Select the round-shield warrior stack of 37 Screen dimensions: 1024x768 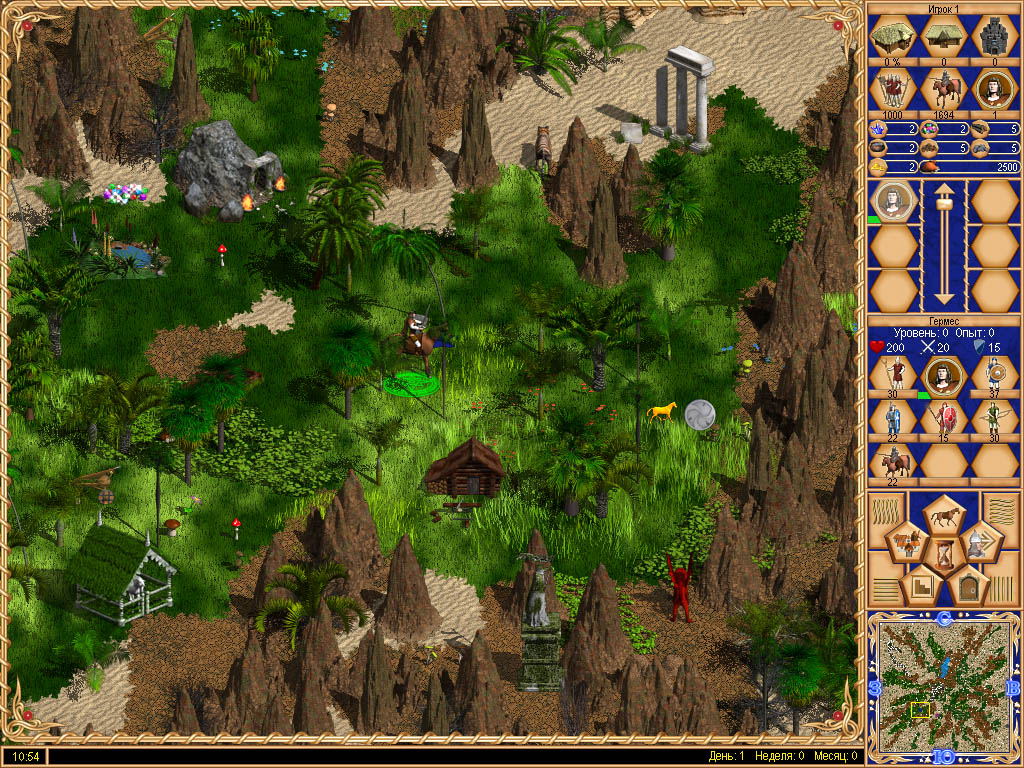pos(993,374)
